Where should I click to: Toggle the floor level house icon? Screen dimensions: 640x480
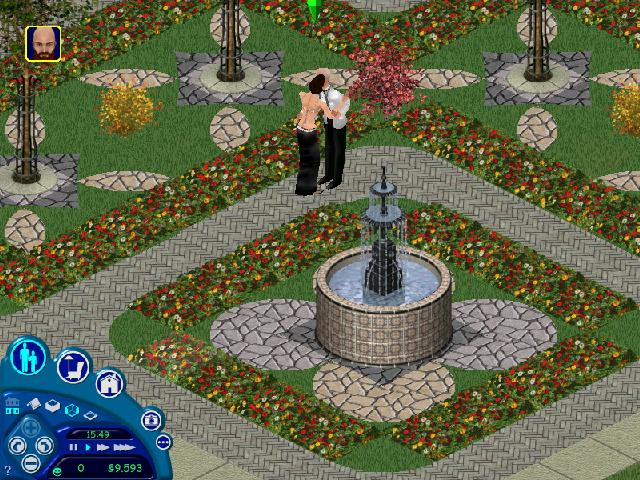coord(14,404)
